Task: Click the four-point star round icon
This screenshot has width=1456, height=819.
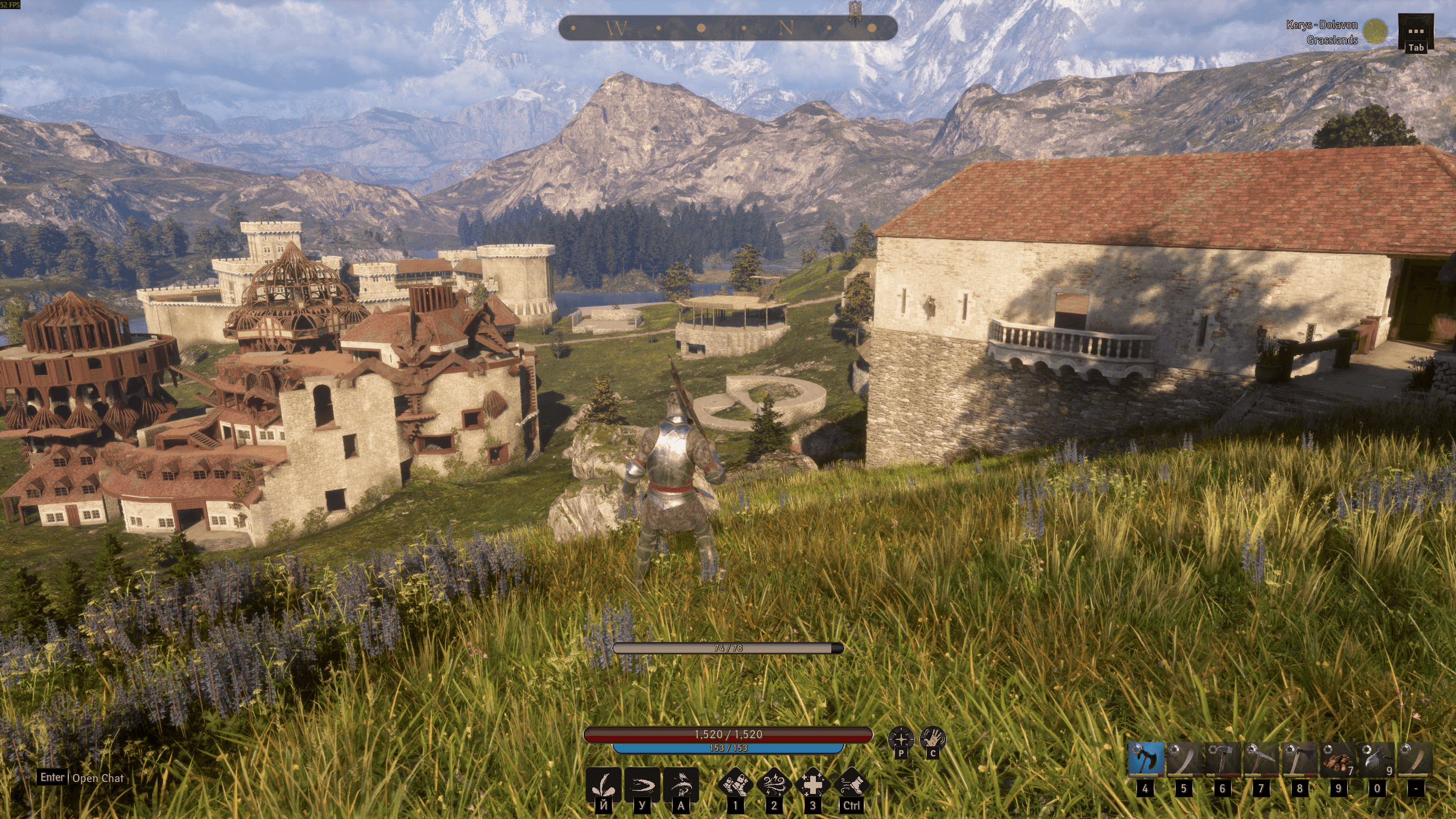Action: point(901,739)
